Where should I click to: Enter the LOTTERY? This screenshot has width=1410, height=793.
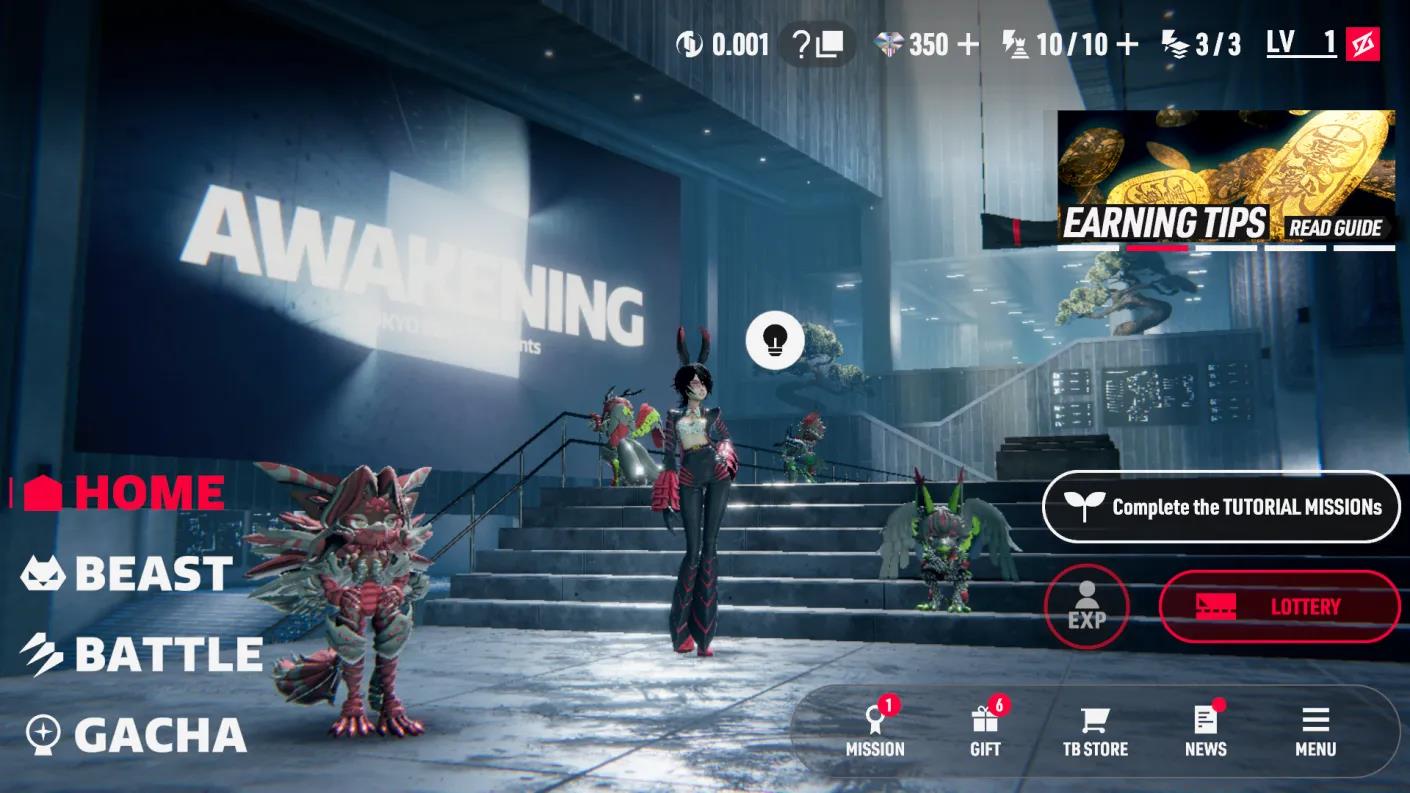click(x=1279, y=606)
